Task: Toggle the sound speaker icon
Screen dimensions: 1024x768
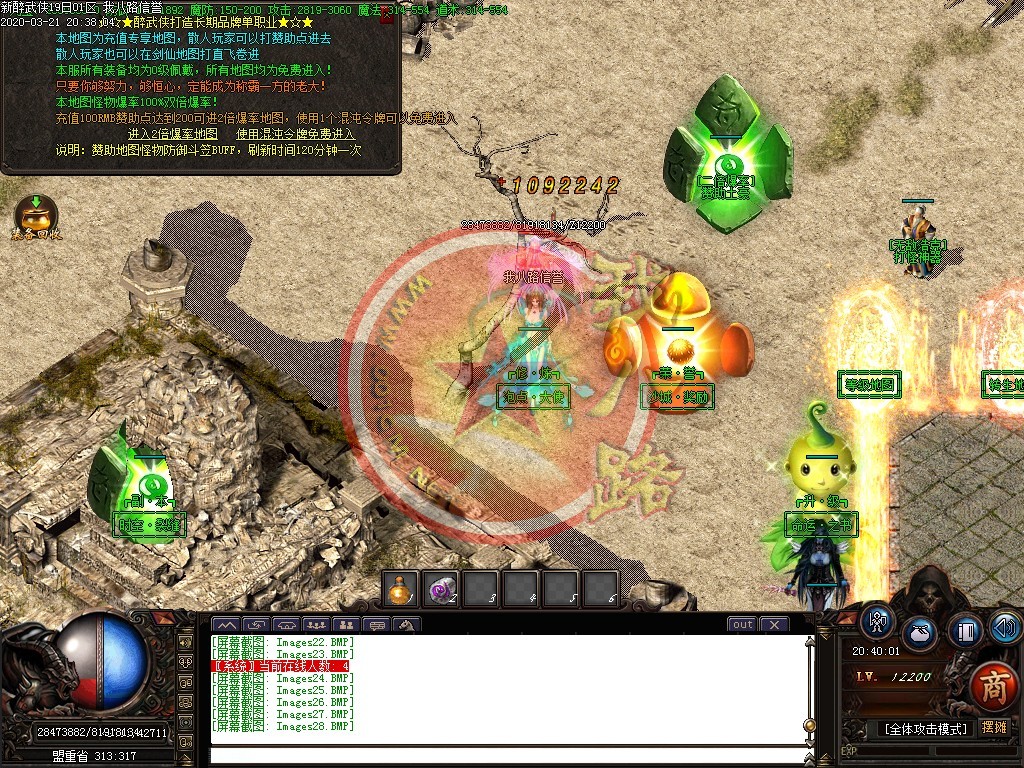Action: pyautogui.click(x=1005, y=628)
